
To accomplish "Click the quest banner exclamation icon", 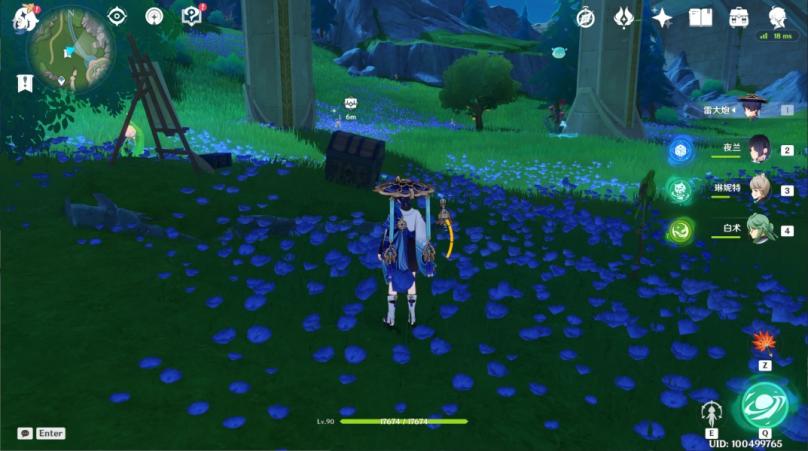I will coord(24,83).
